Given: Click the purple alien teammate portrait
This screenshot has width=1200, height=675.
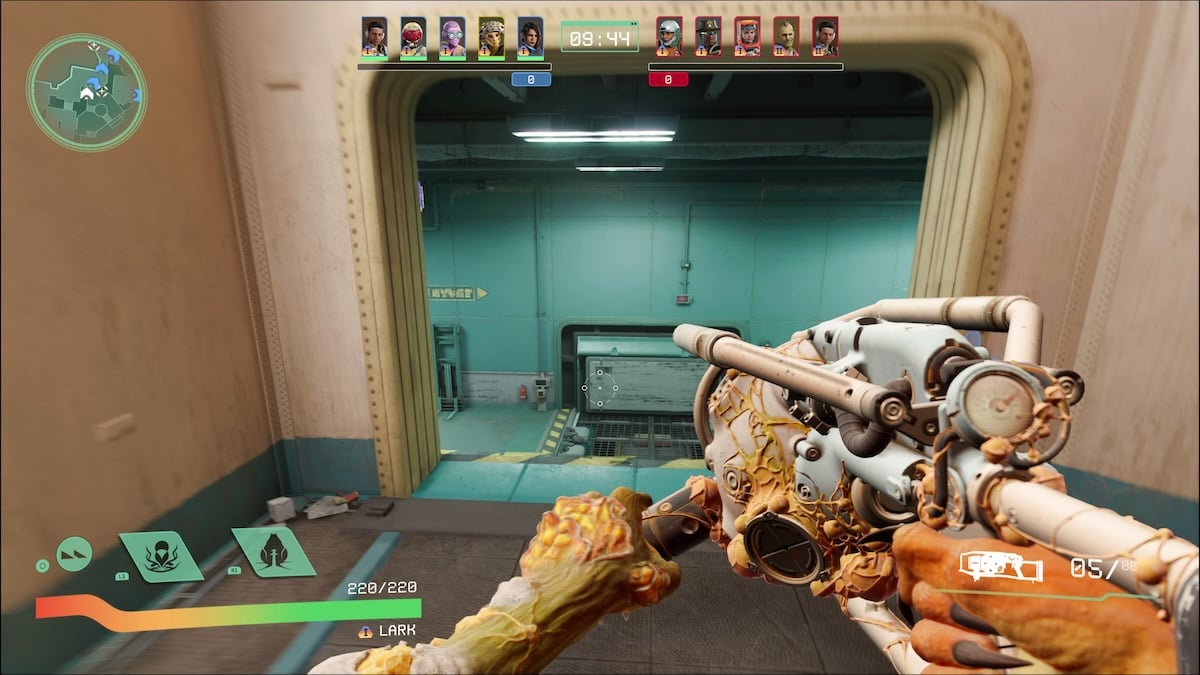Looking at the screenshot, I should point(452,37).
